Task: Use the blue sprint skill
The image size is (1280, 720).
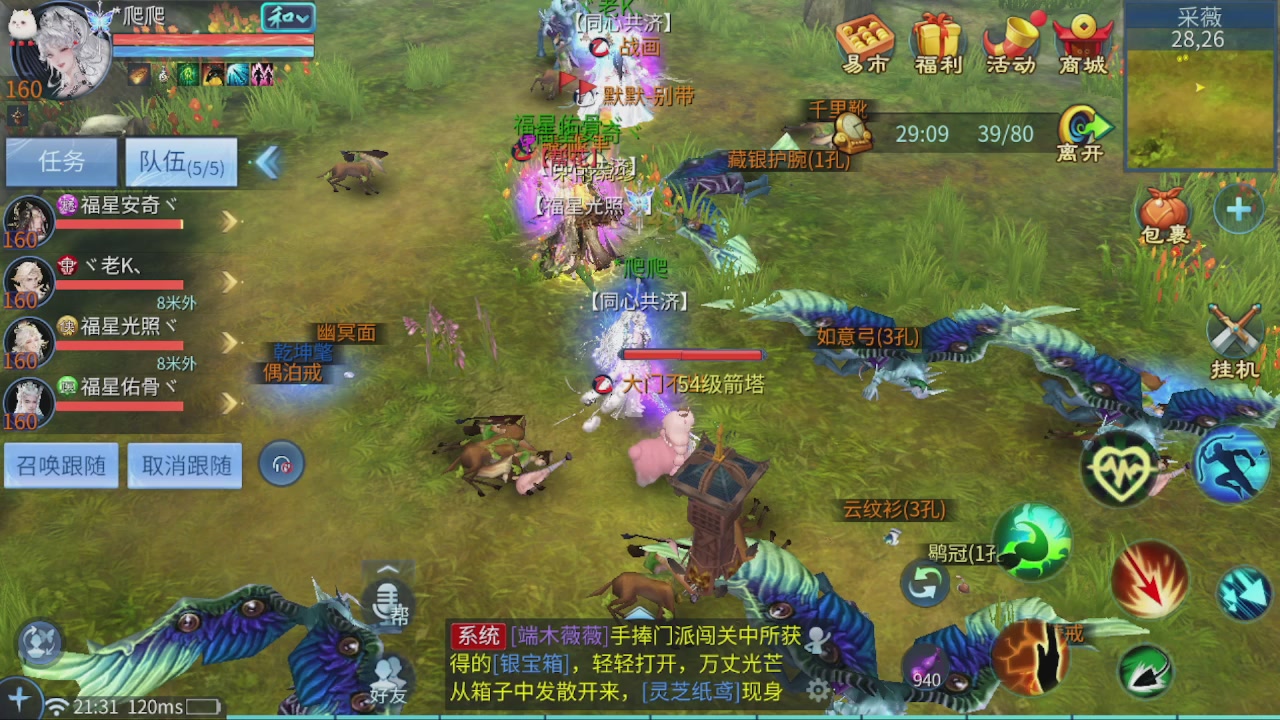Action: click(x=1232, y=466)
